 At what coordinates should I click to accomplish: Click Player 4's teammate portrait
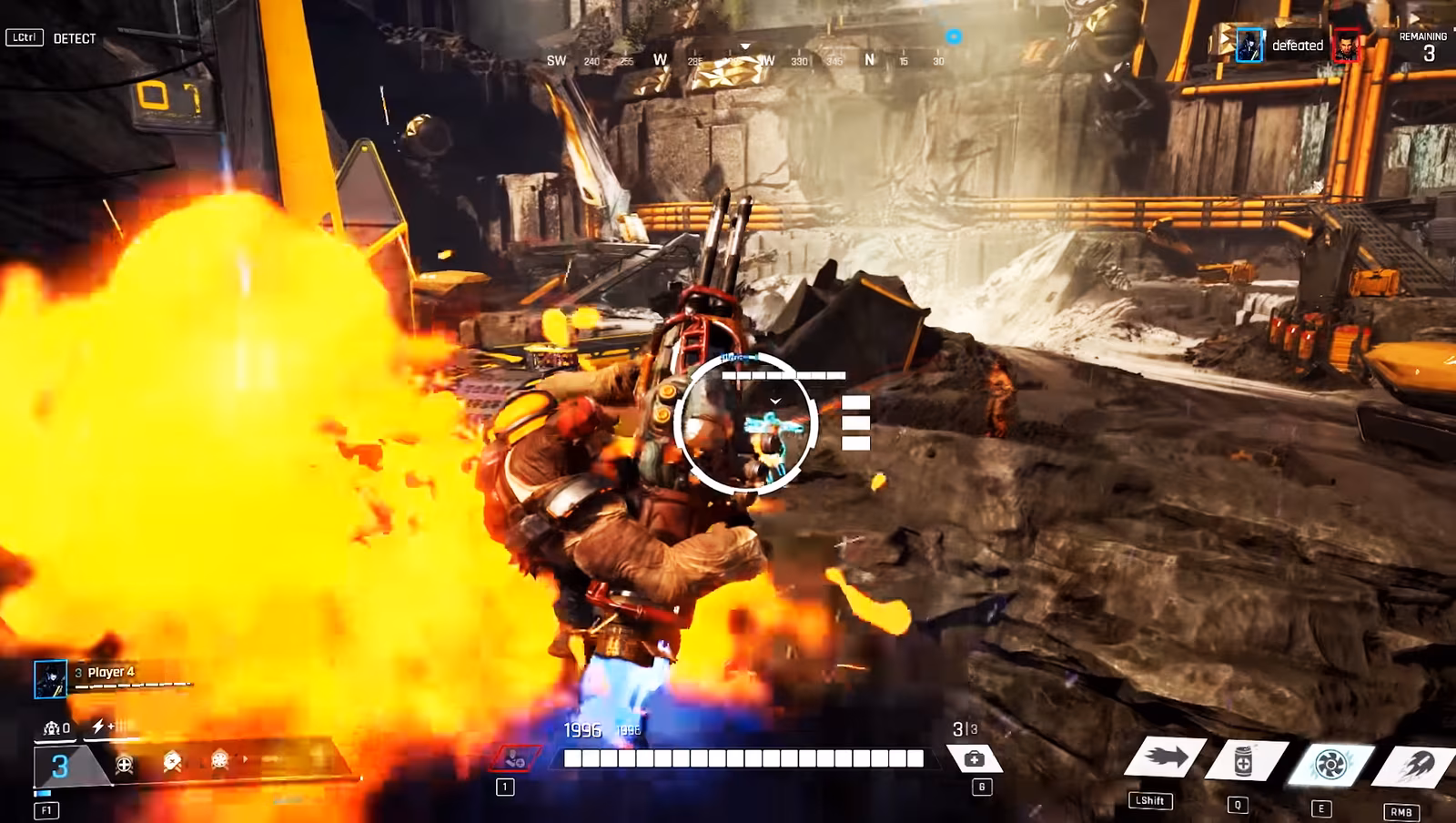click(x=50, y=679)
